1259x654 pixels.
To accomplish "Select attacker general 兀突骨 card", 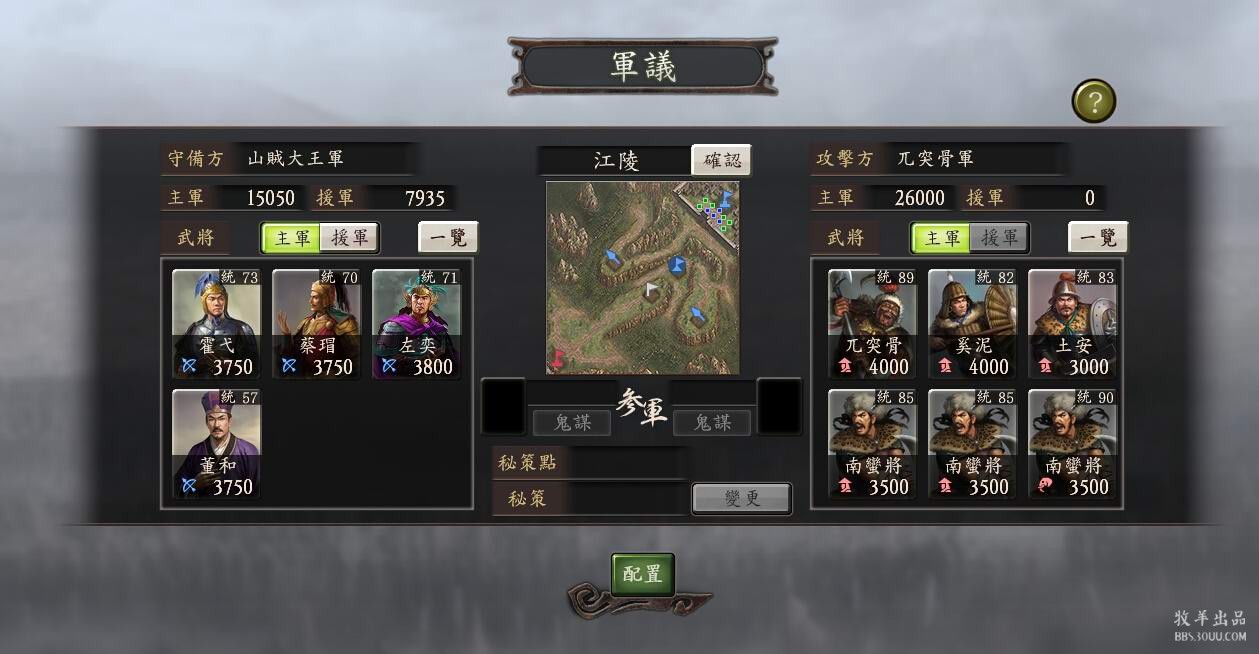I will pos(872,324).
